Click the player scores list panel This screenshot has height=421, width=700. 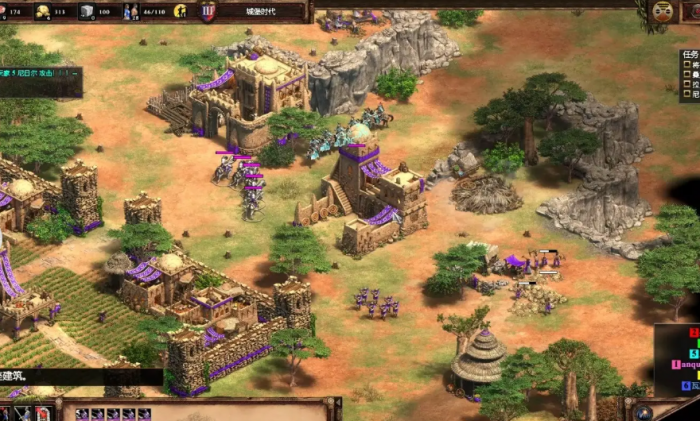point(679,357)
